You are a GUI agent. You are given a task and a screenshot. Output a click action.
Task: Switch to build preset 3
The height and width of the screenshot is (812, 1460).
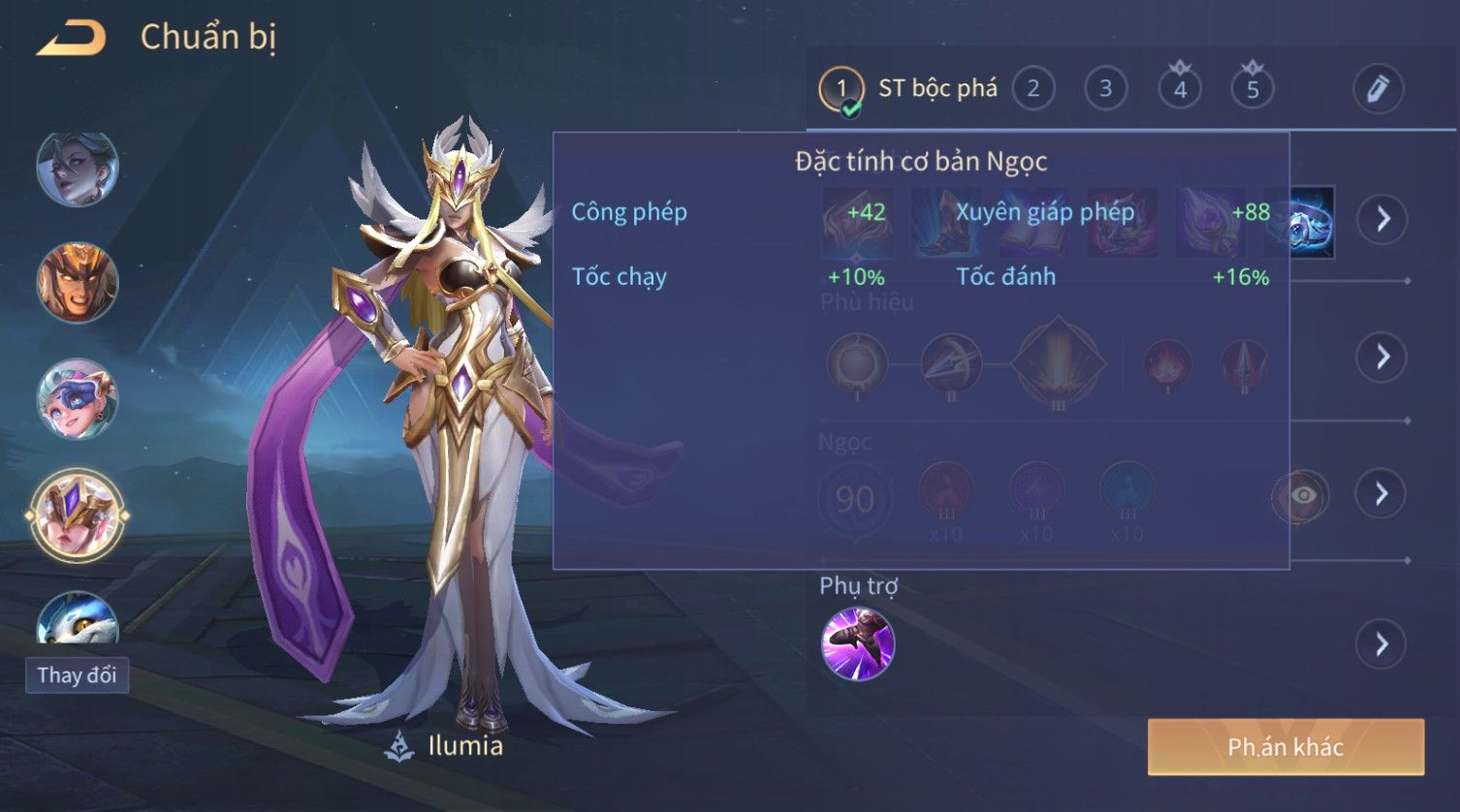1105,90
